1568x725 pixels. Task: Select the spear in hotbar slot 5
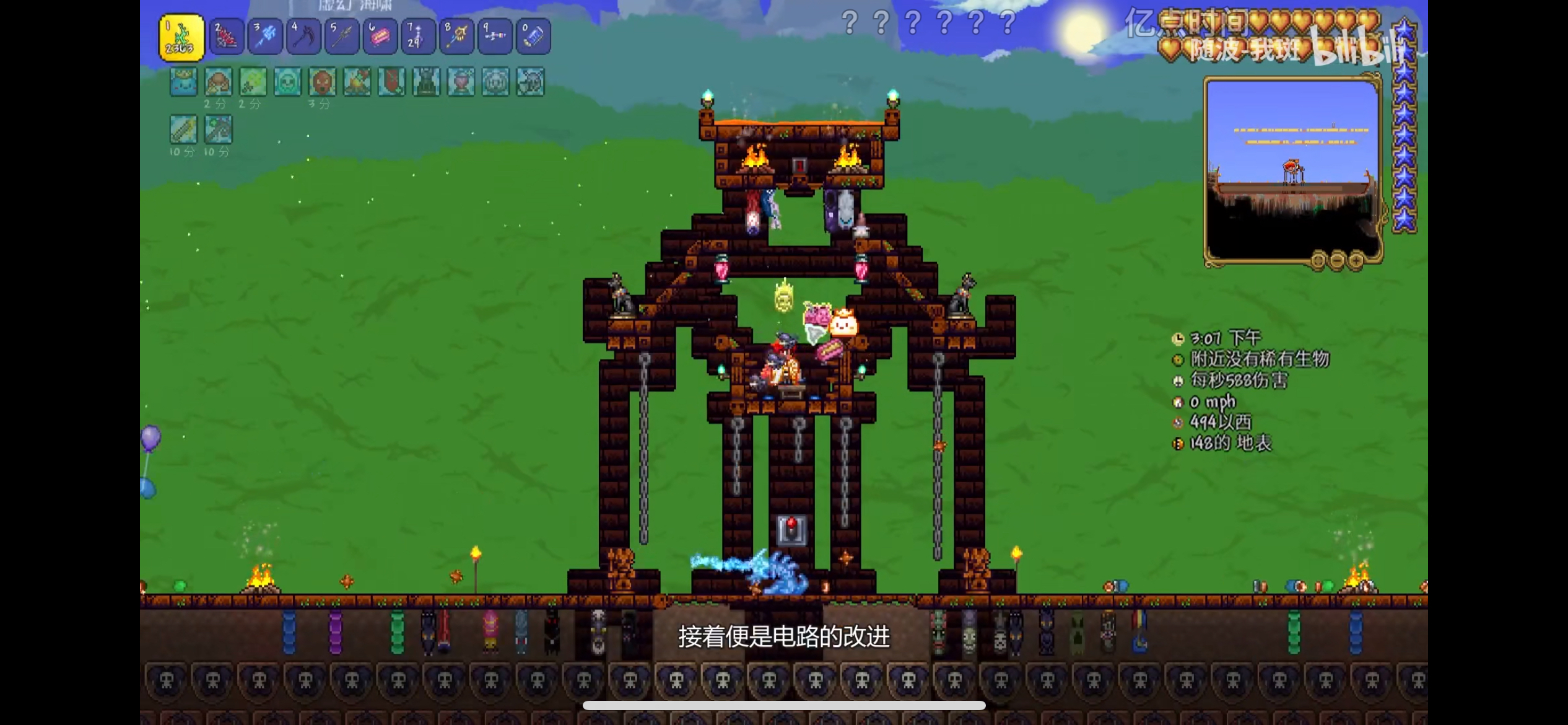point(342,36)
